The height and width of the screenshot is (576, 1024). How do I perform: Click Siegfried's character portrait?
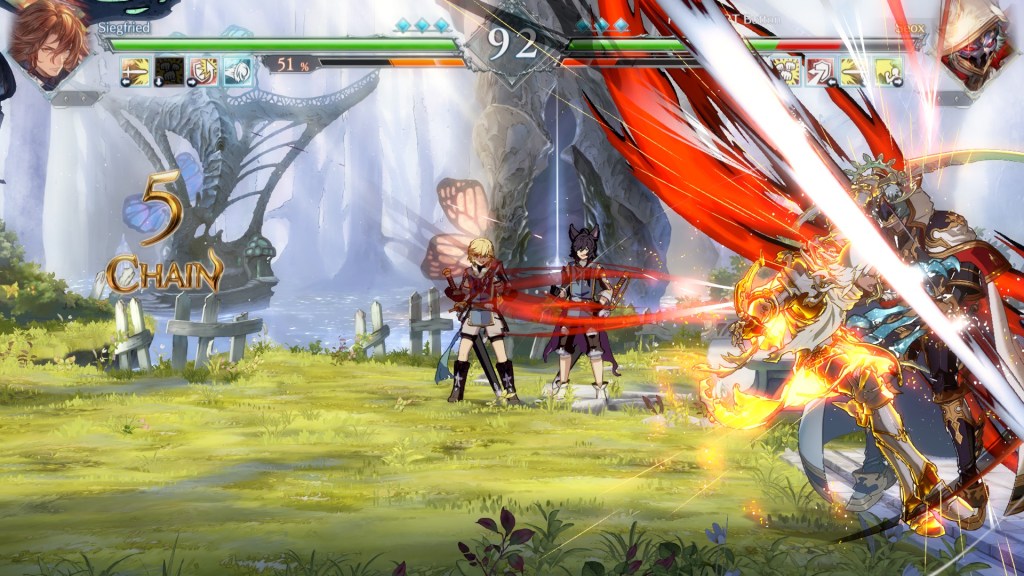click(48, 44)
